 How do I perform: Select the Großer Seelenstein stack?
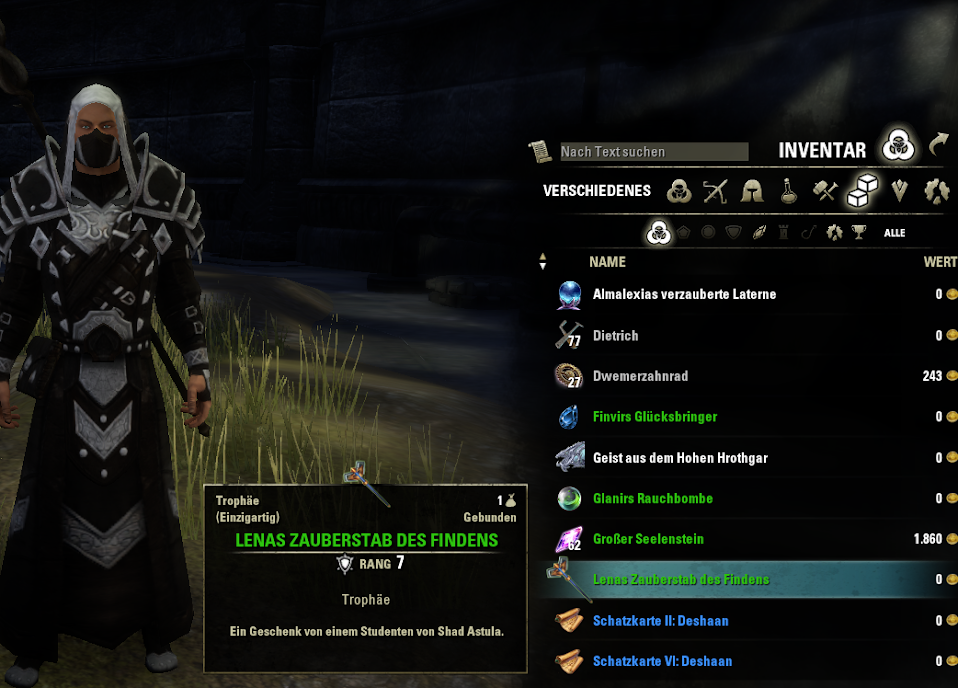tap(648, 539)
